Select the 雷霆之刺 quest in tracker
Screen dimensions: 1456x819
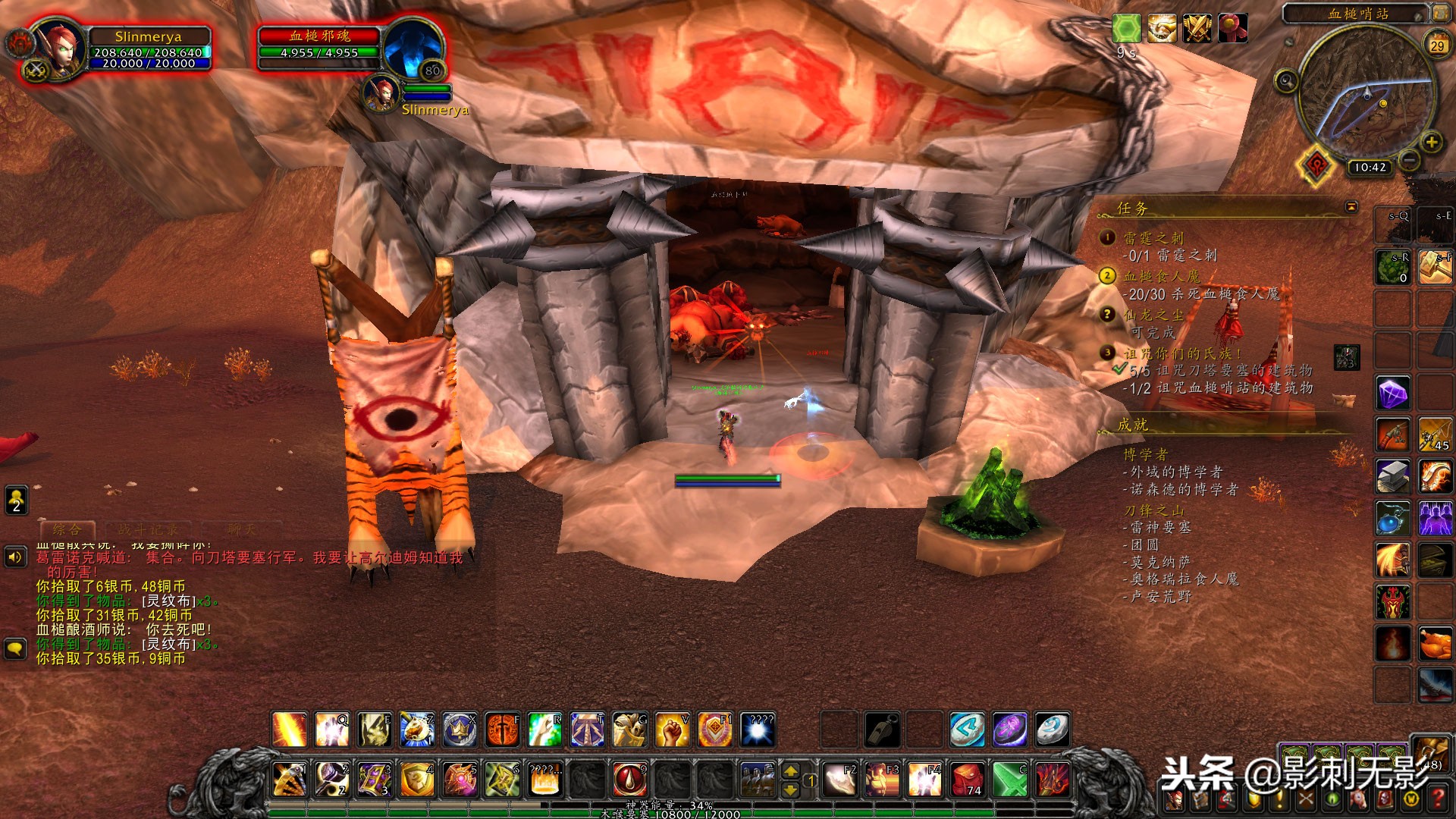click(x=1153, y=238)
